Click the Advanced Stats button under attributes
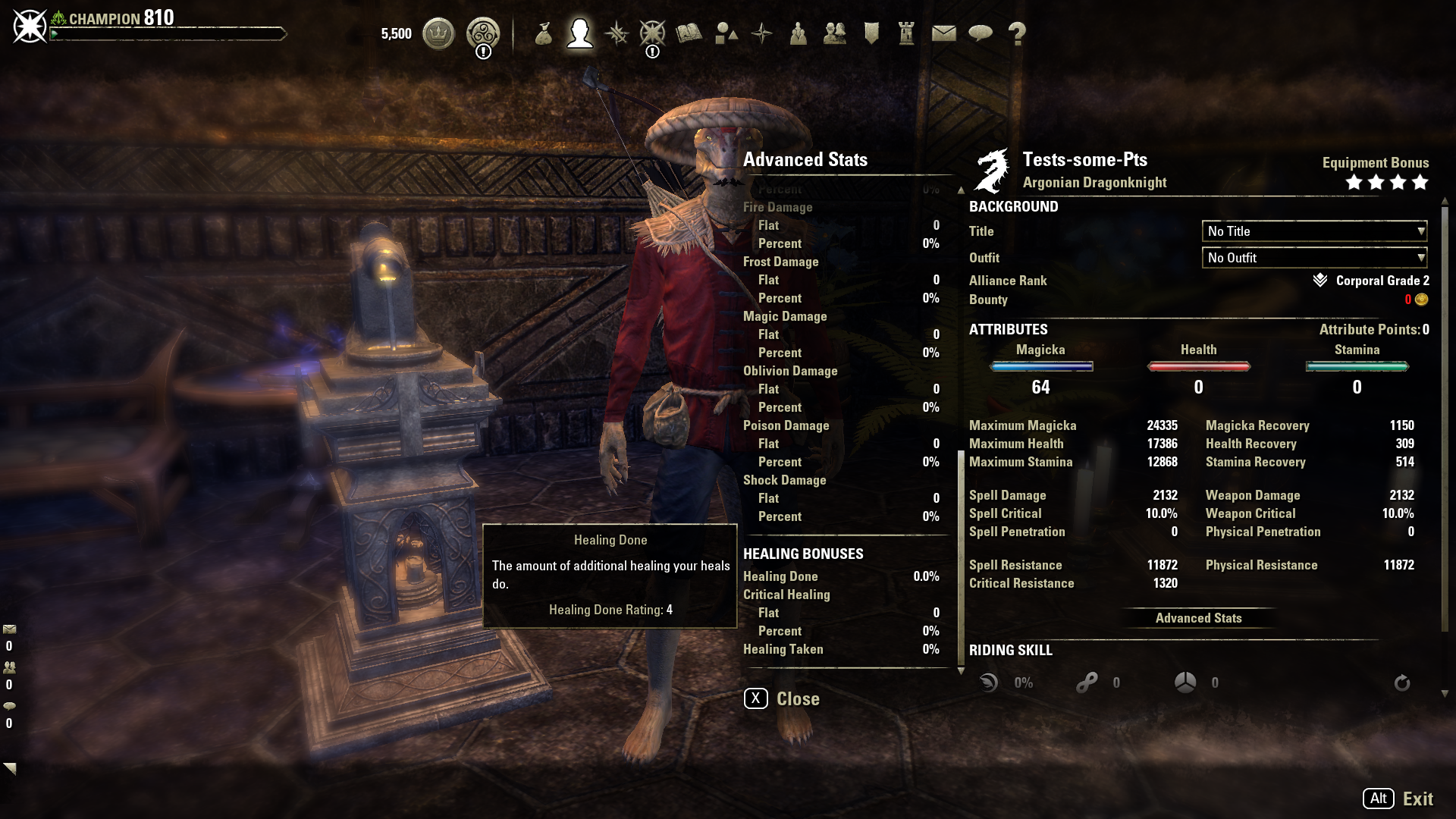Image resolution: width=1456 pixels, height=819 pixels. [x=1198, y=618]
